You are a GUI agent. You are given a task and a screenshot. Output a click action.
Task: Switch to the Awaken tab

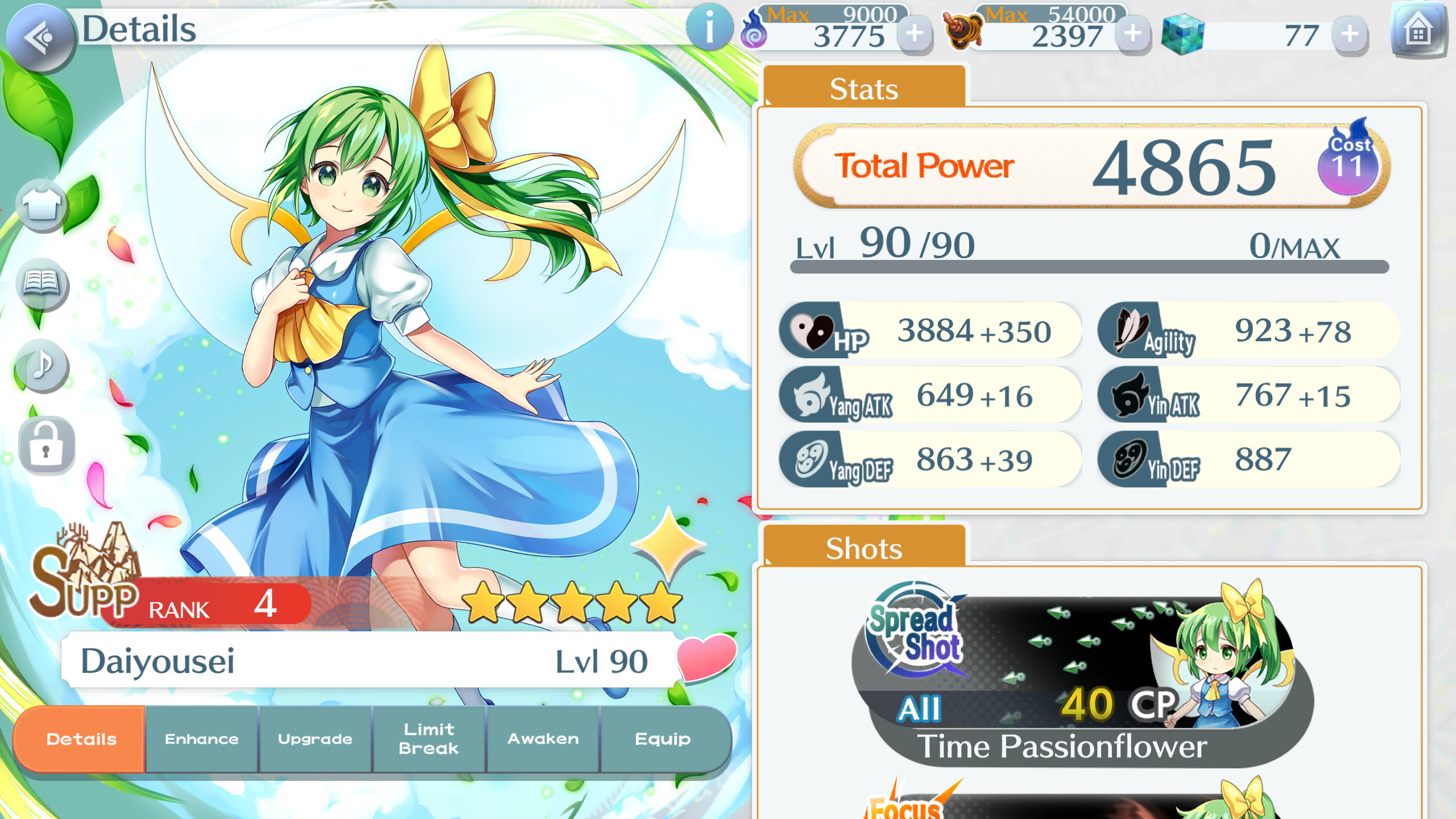tap(543, 739)
